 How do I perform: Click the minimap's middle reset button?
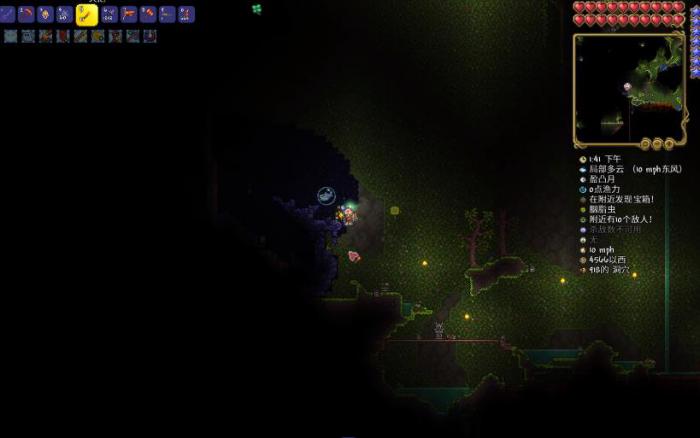658,143
